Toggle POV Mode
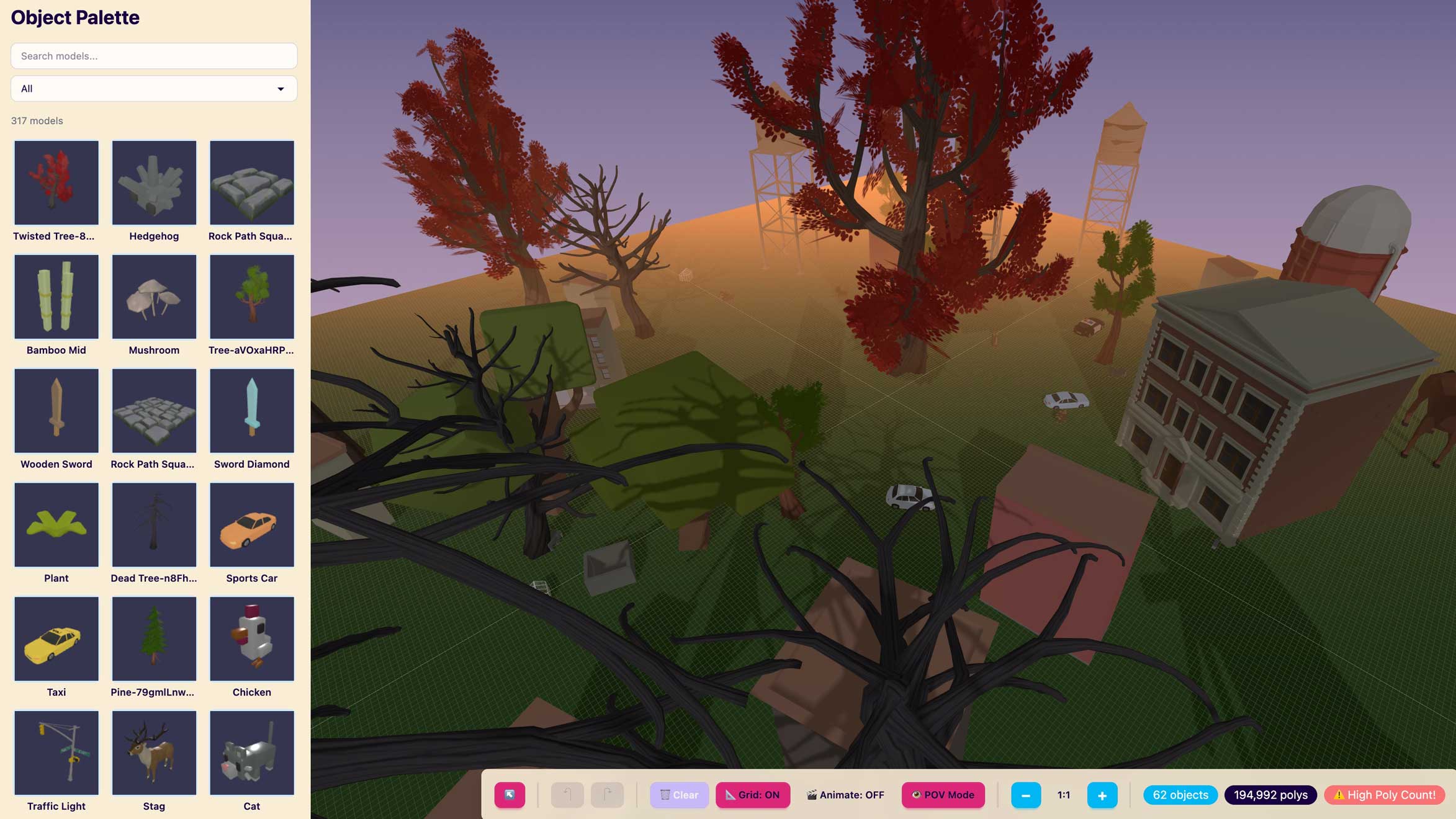Viewport: 1456px width, 819px height. (943, 795)
